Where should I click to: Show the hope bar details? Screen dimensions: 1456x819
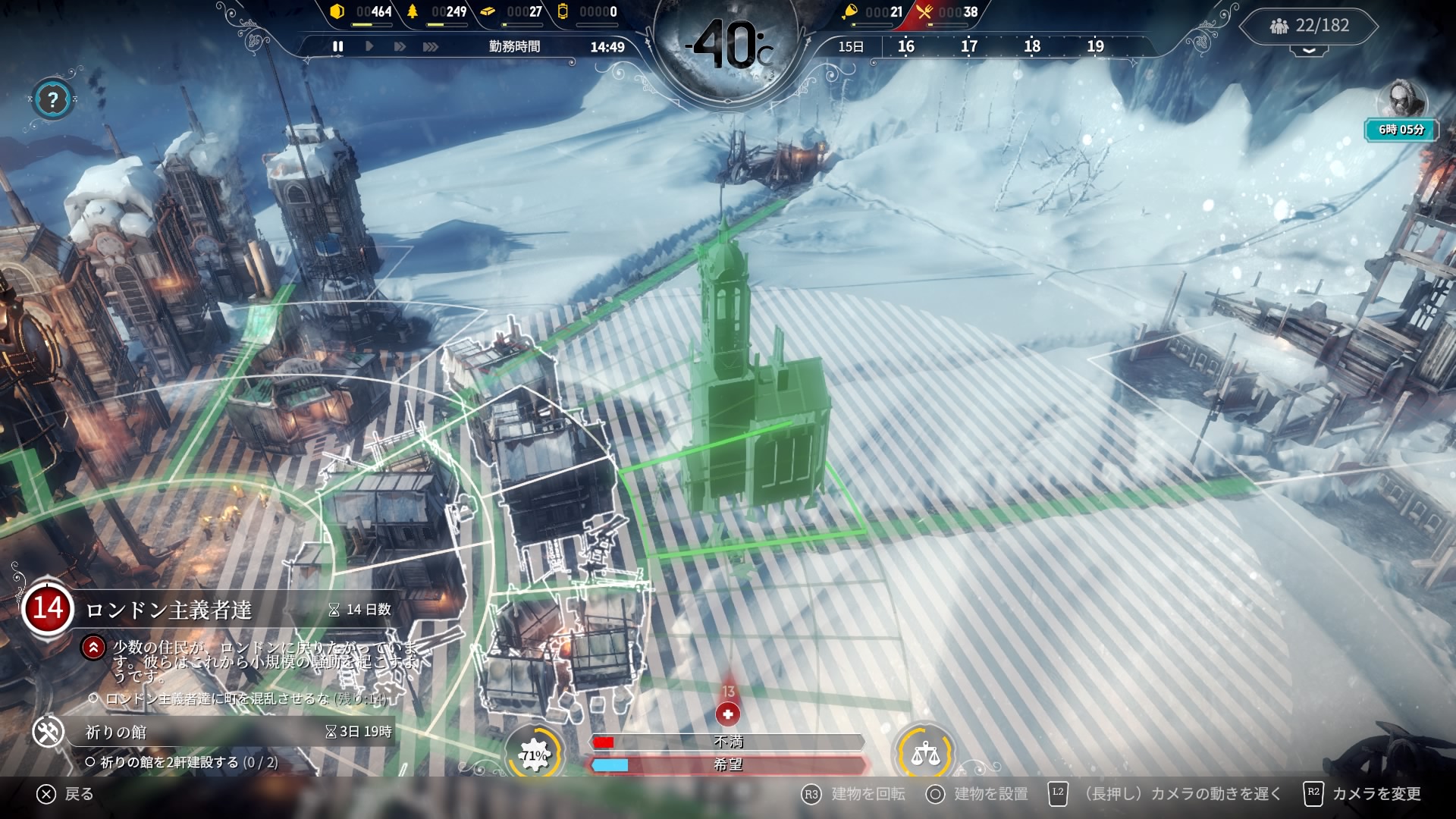tap(728, 764)
